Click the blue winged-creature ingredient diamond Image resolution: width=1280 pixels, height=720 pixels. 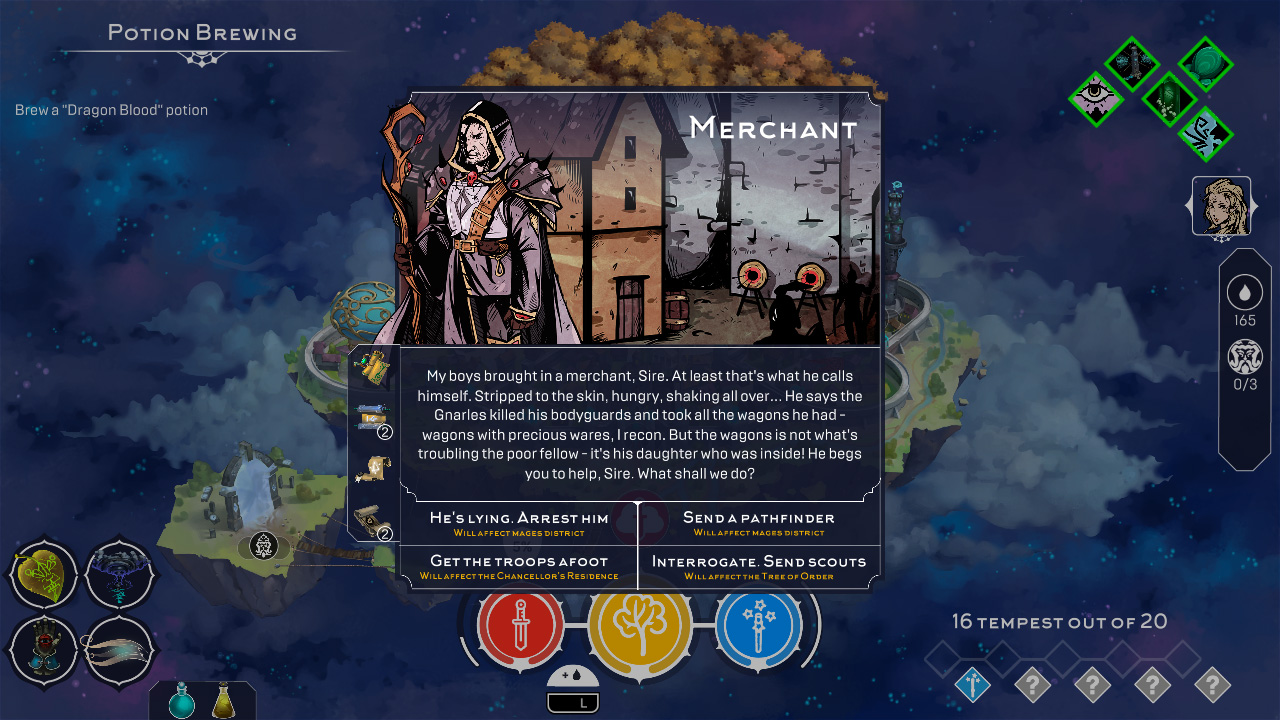pyautogui.click(x=1205, y=135)
